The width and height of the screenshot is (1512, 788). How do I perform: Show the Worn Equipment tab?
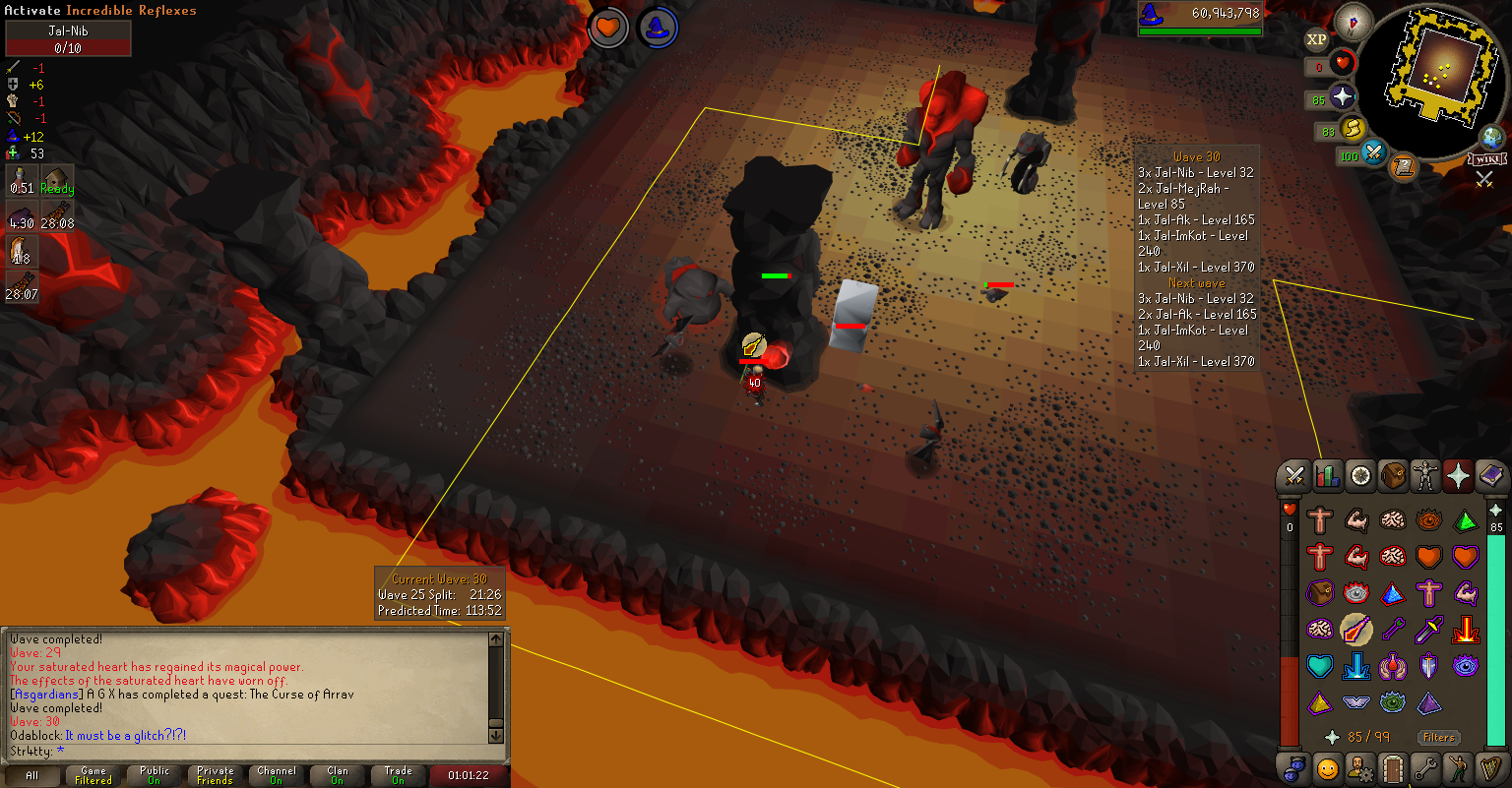(x=1425, y=477)
